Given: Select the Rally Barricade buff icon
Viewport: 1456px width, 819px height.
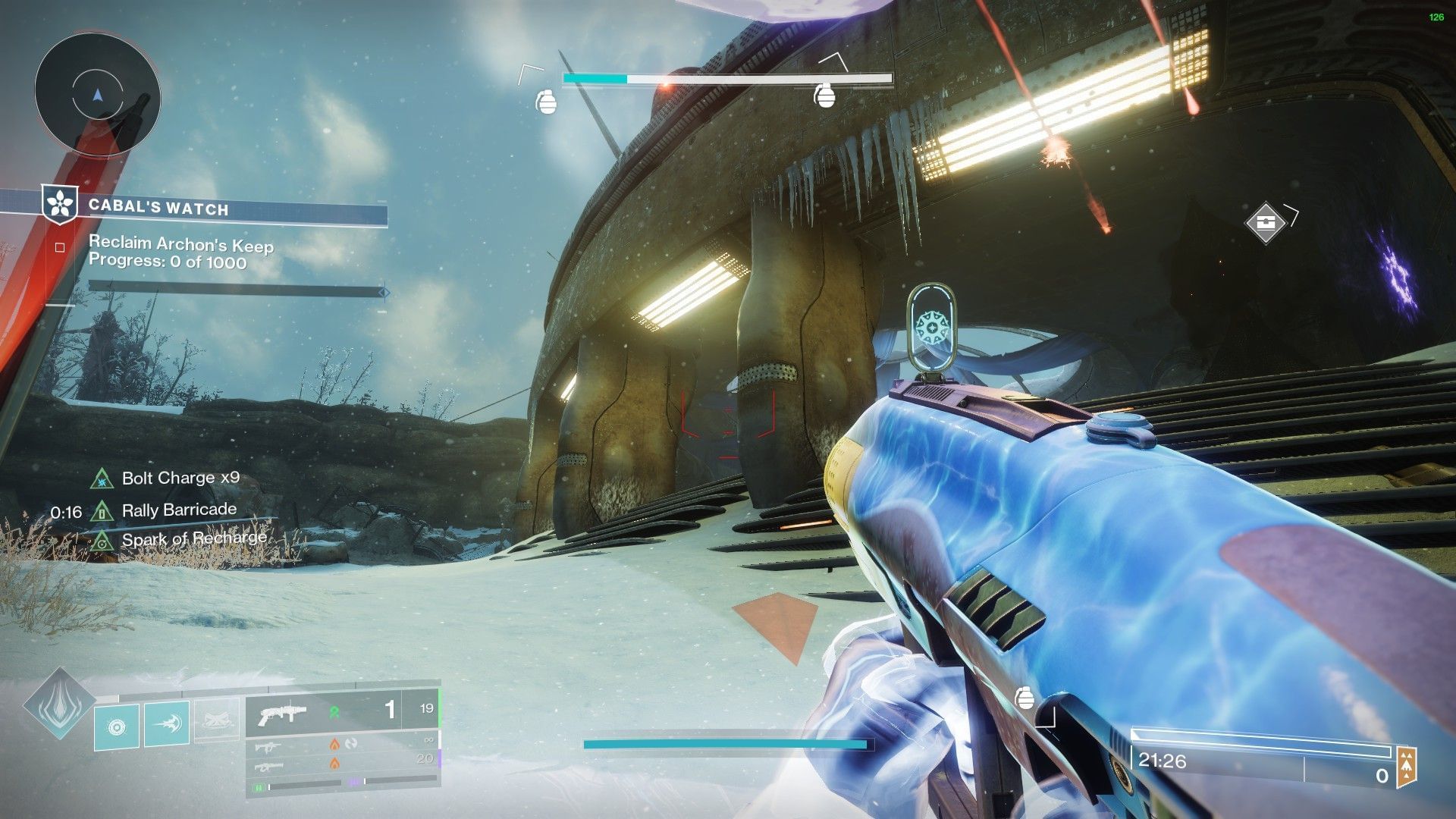Looking at the screenshot, I should [x=102, y=510].
